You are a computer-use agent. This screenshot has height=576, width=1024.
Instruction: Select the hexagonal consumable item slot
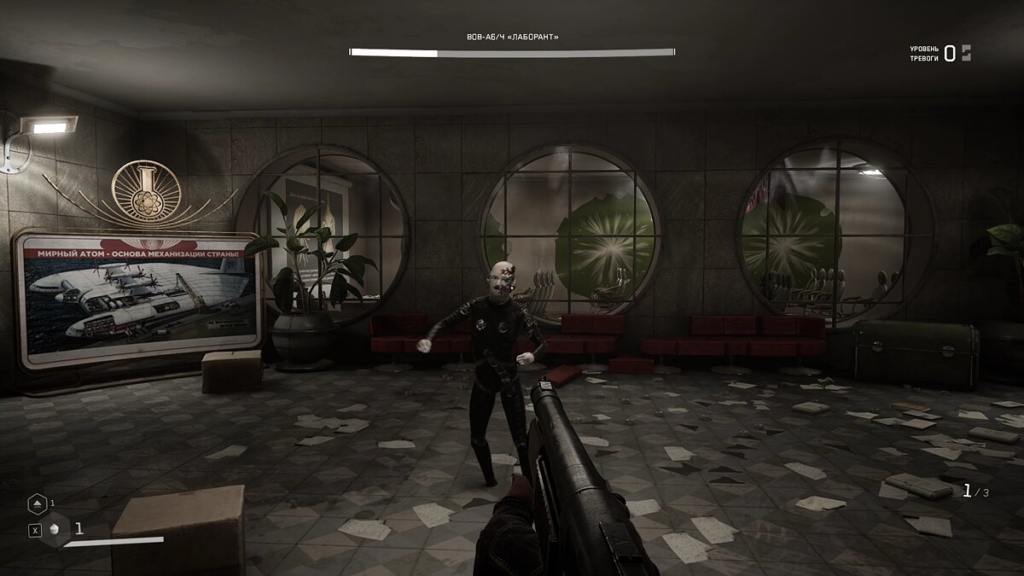click(57, 529)
